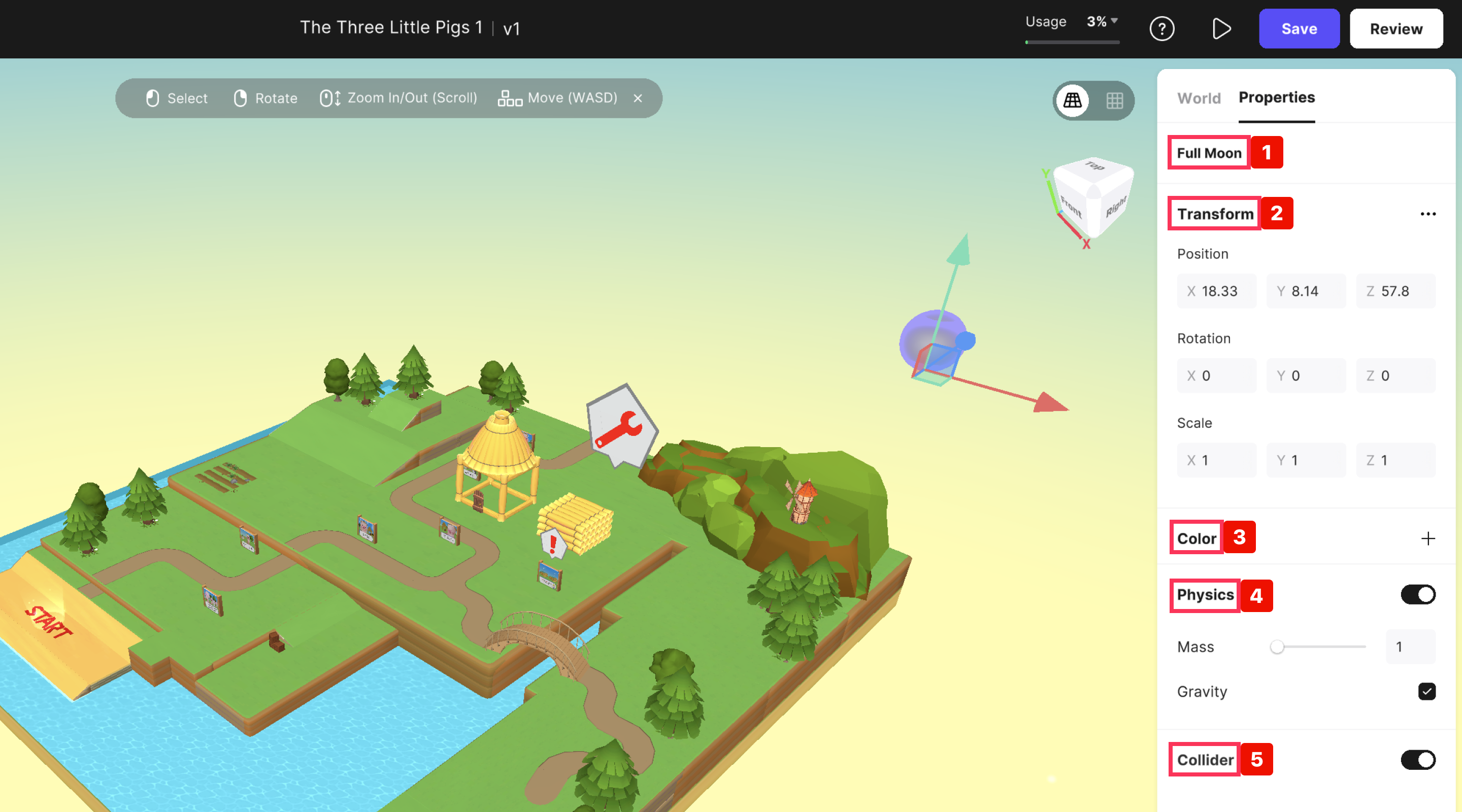Edit the Rotation Y field
The image size is (1462, 812).
point(1308,376)
